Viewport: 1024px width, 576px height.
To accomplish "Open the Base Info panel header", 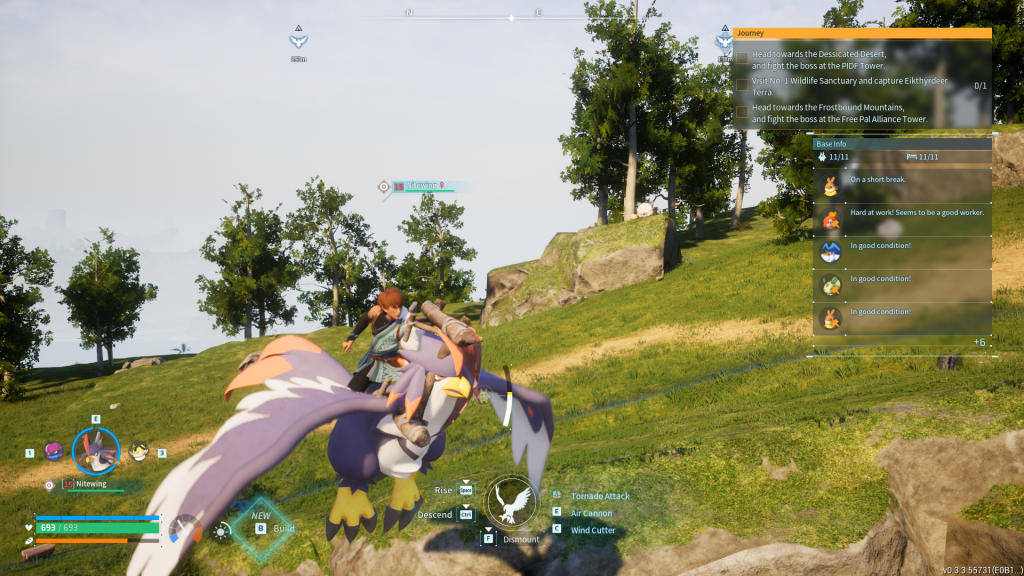I will [x=902, y=144].
